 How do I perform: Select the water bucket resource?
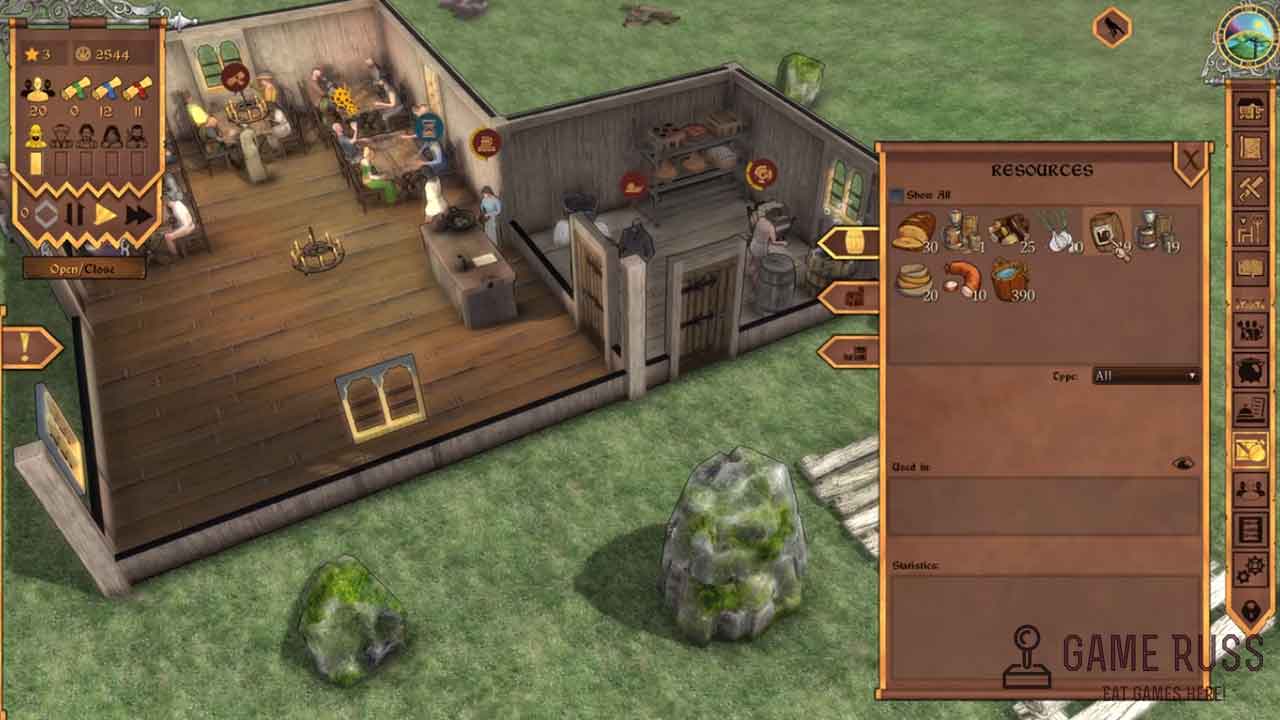click(x=1010, y=280)
